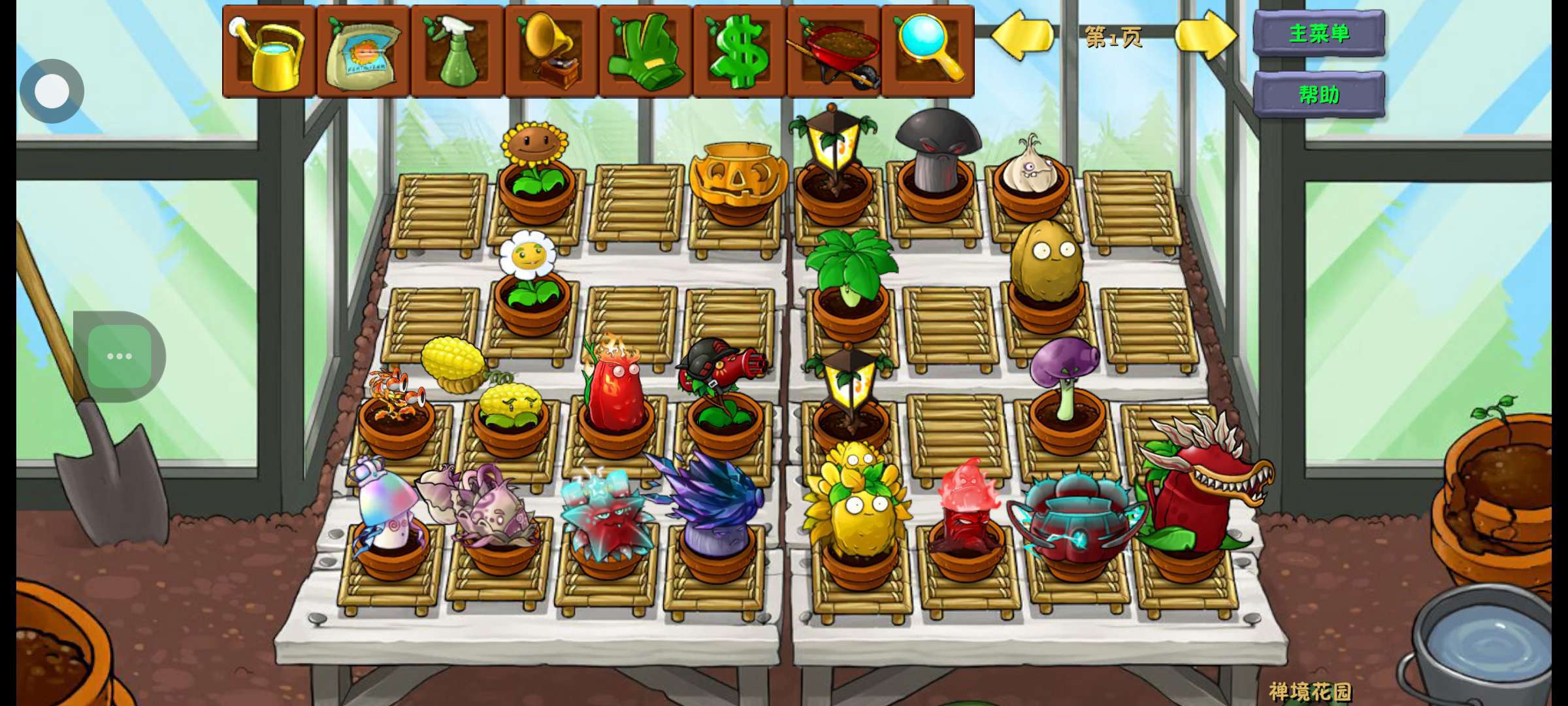Tap the green chat bubble overlay

pos(120,356)
